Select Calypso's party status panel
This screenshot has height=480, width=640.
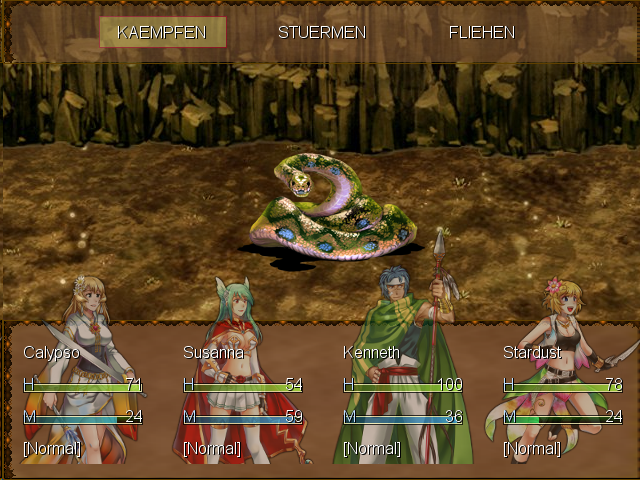[x=83, y=400]
